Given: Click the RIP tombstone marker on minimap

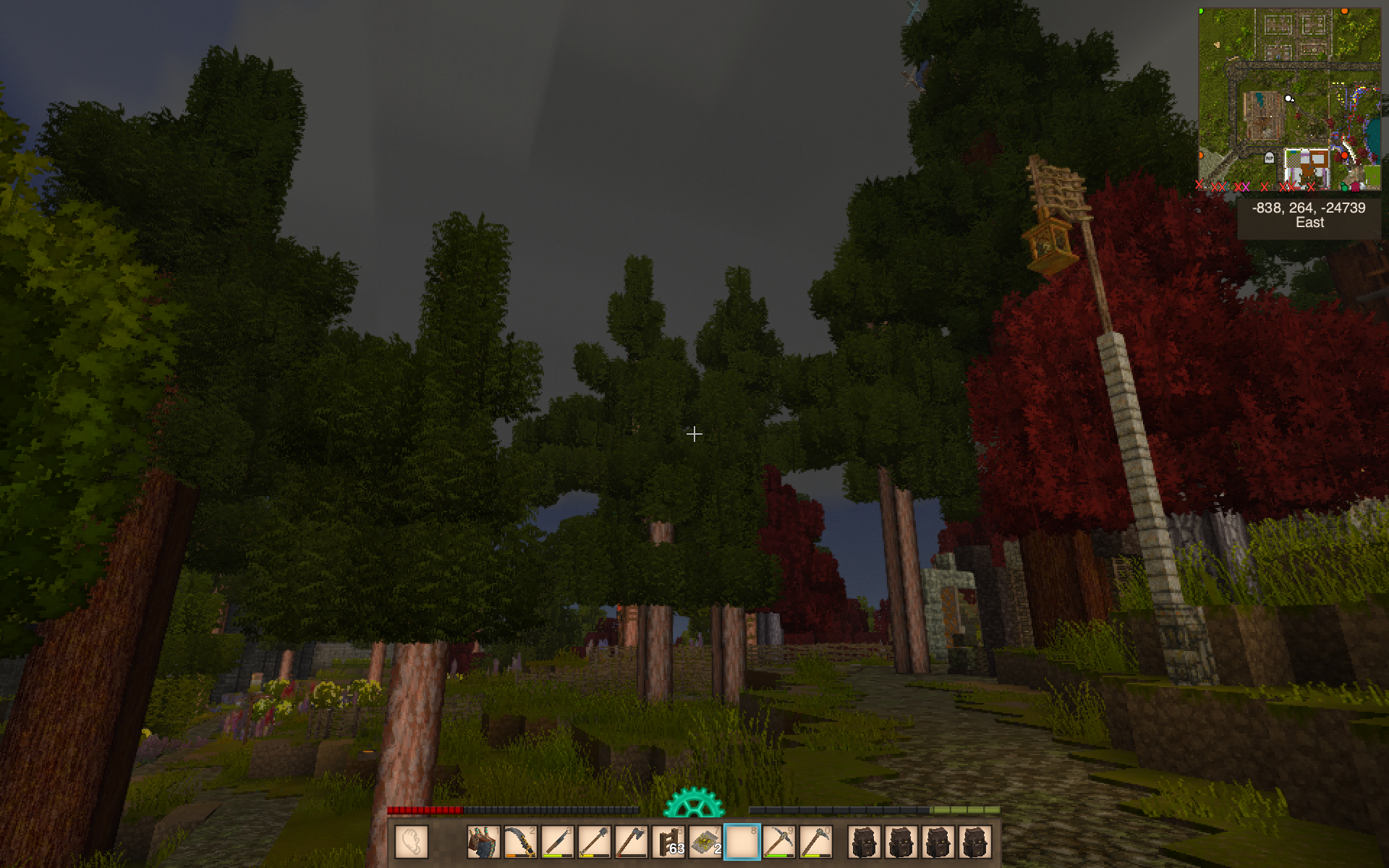Looking at the screenshot, I should click(x=1269, y=157).
